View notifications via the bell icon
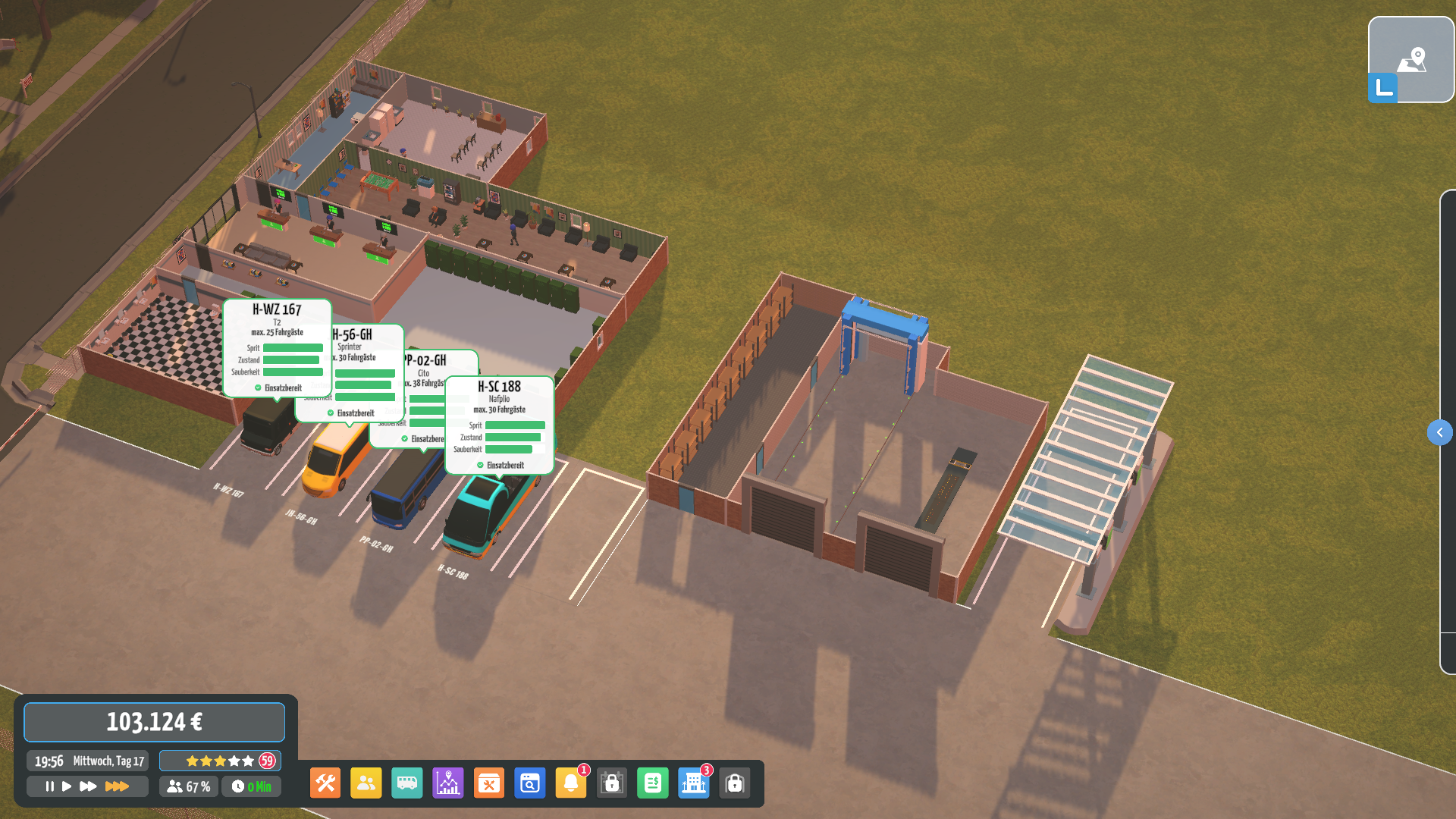The height and width of the screenshot is (819, 1456). point(571,783)
